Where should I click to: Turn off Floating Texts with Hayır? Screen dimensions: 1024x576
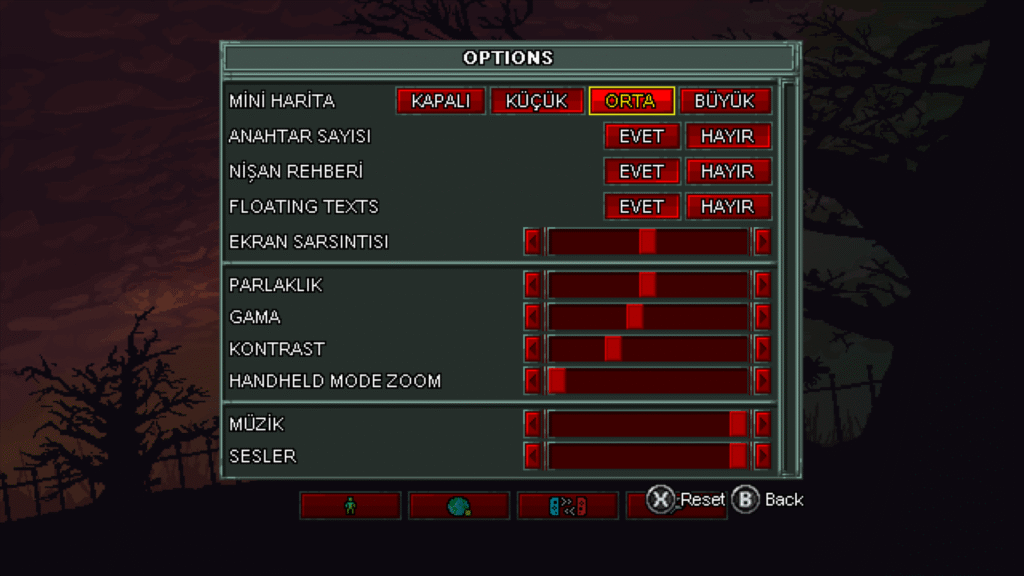[727, 206]
